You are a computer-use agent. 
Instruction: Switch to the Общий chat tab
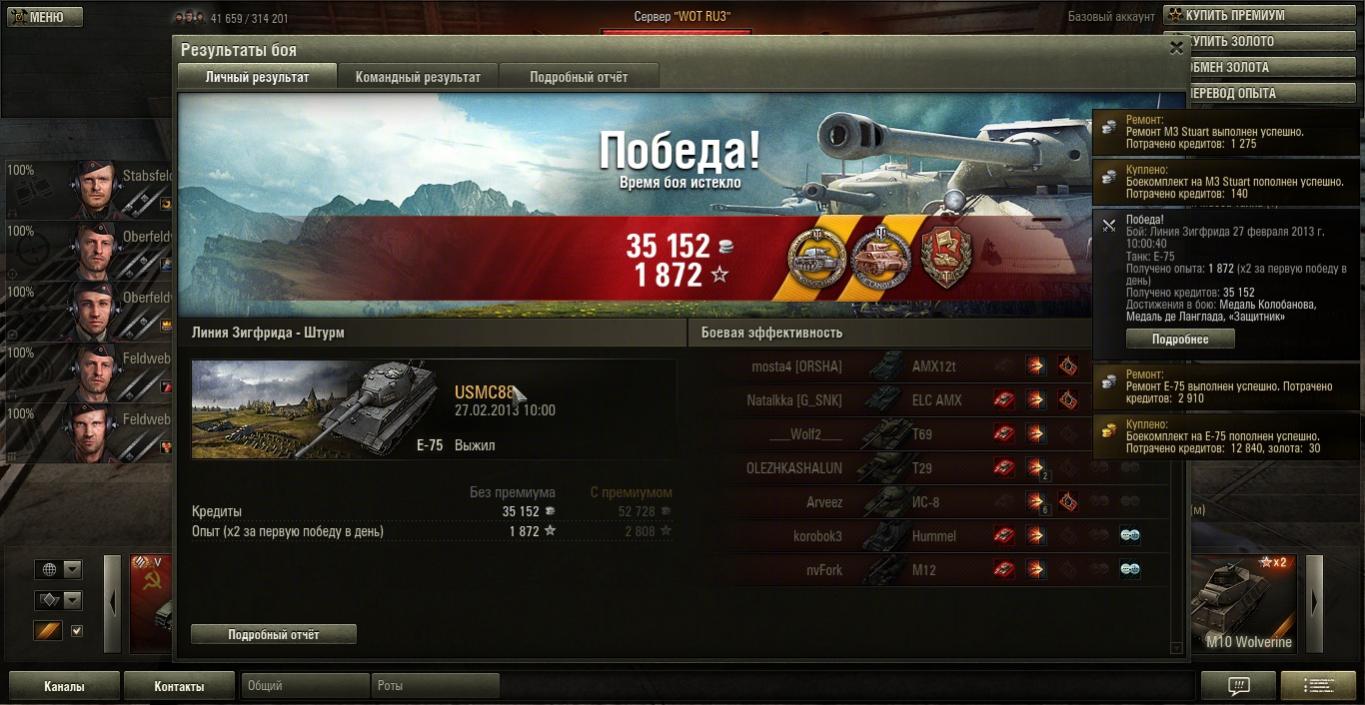click(305, 686)
